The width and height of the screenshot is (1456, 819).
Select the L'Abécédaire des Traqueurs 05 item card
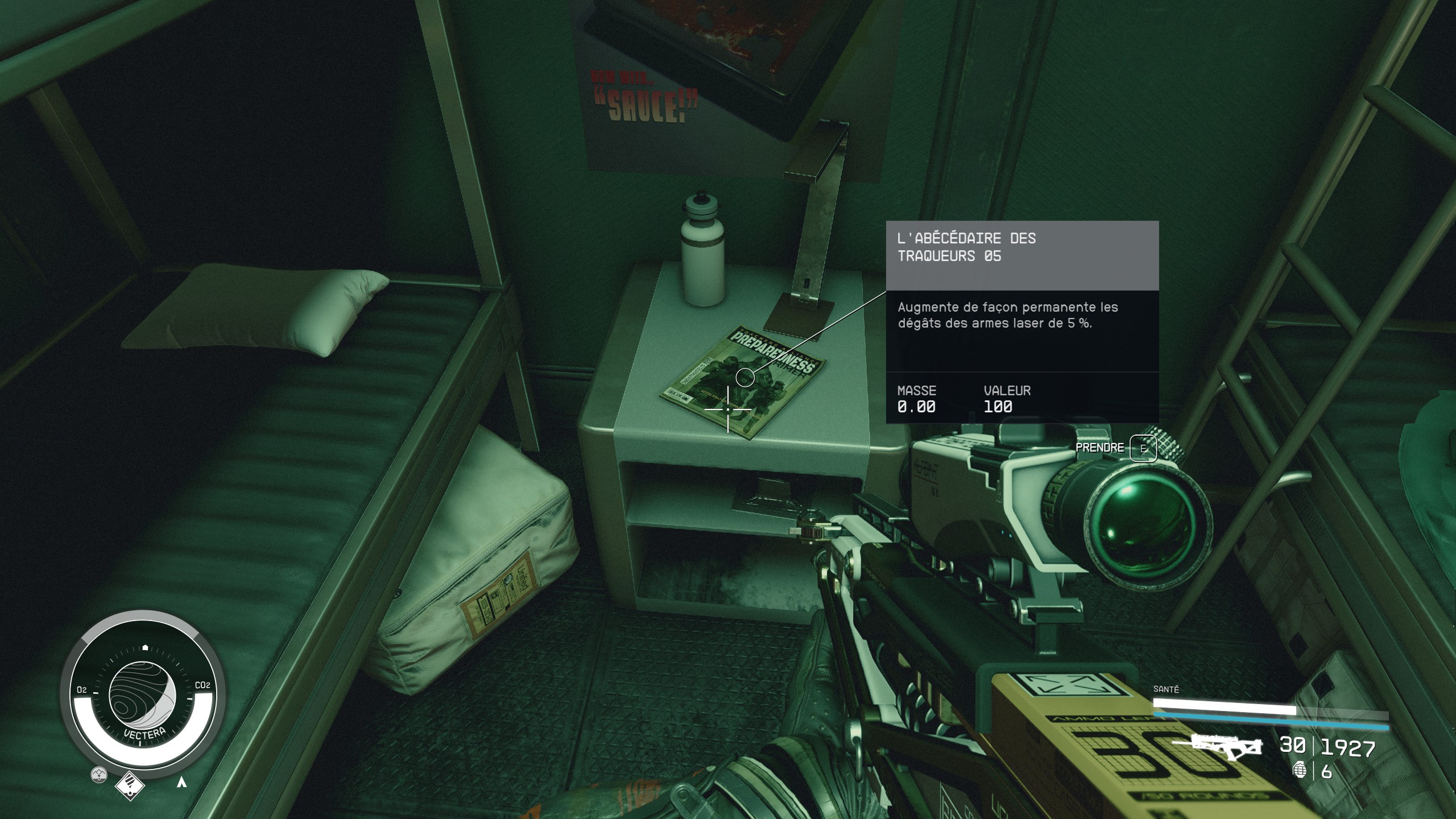[1022, 322]
